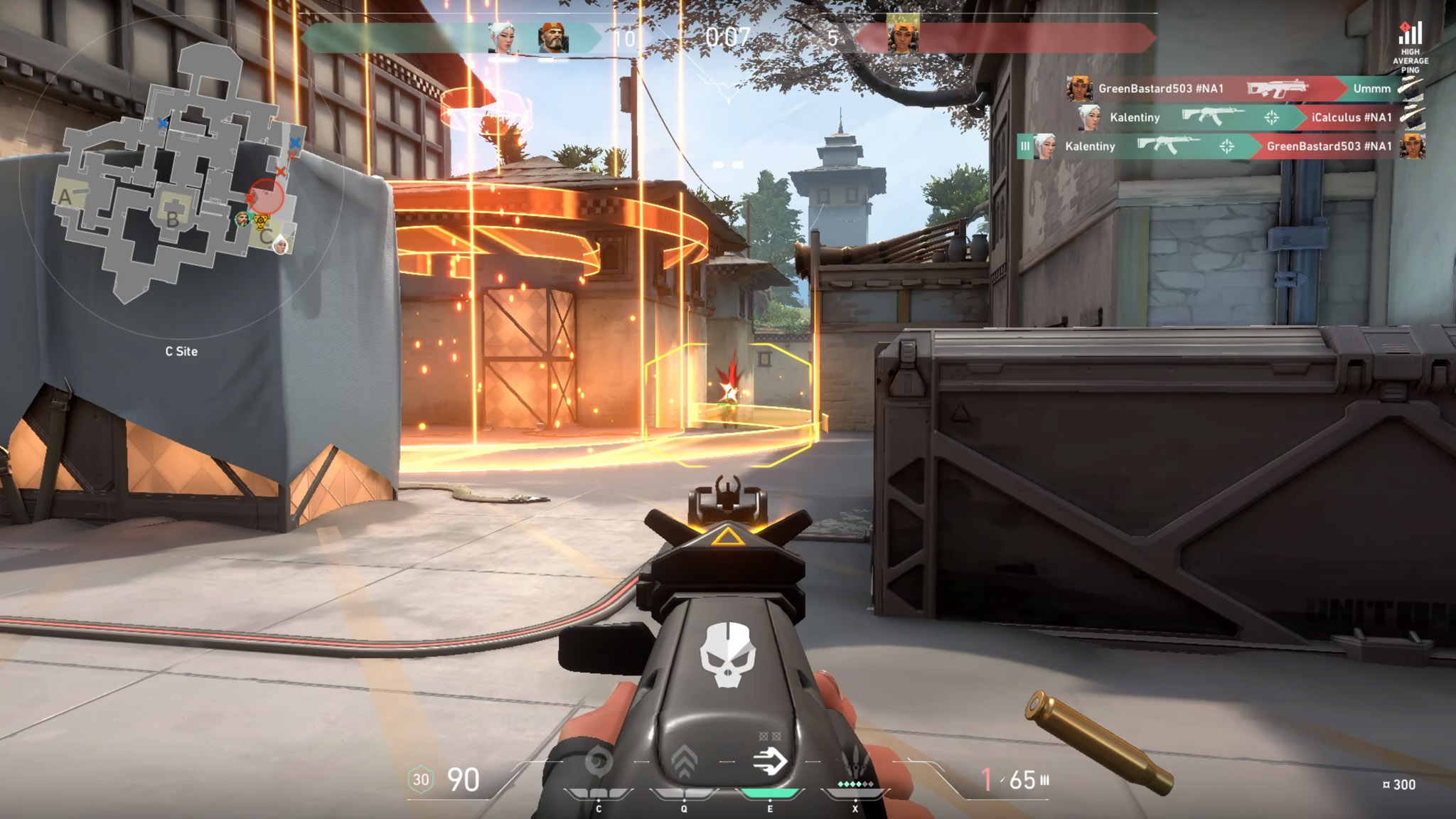
Task: Click the B site label on minimap
Action: point(172,220)
